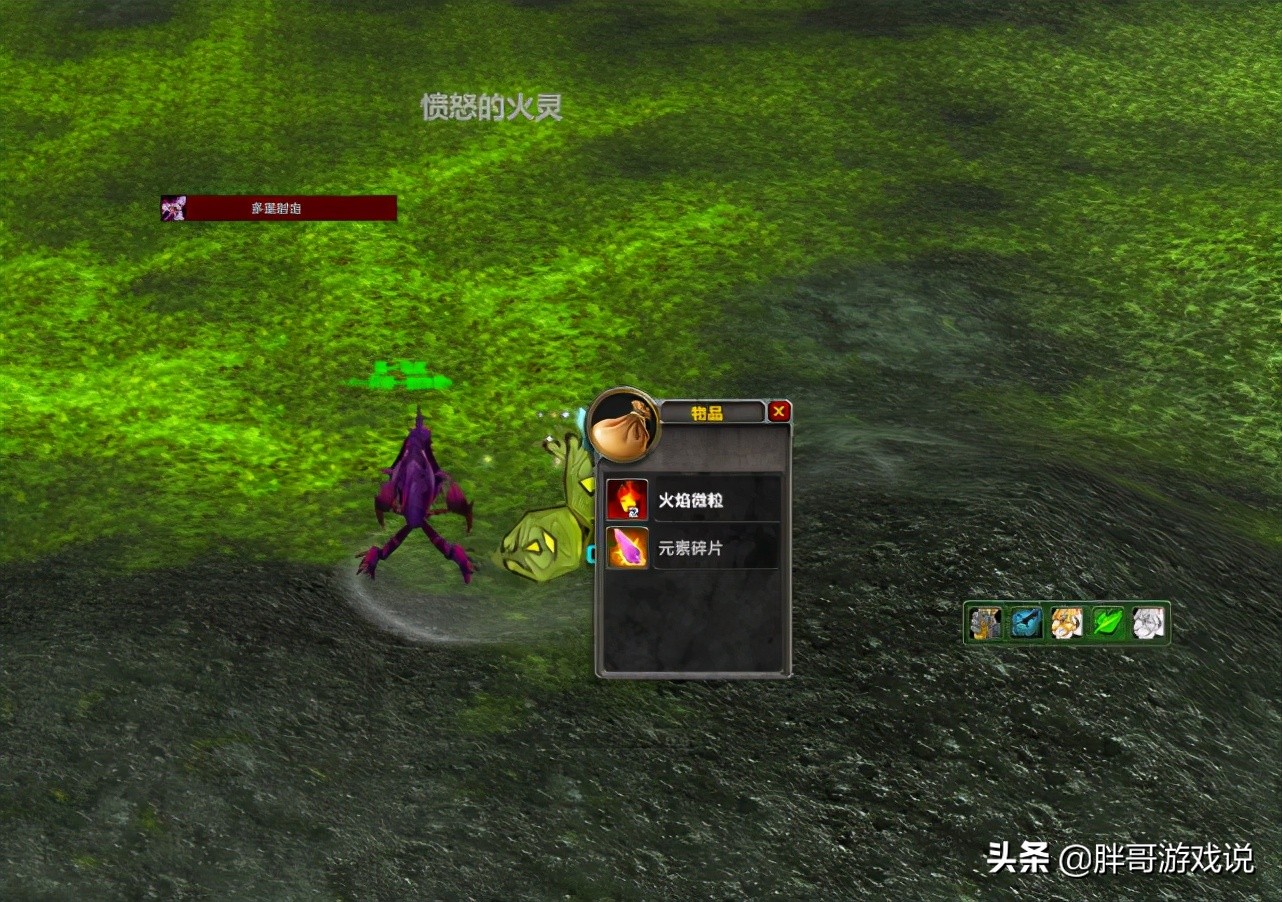This screenshot has height=902, width=1282.
Task: Close the loot window with the X
Action: [x=779, y=411]
